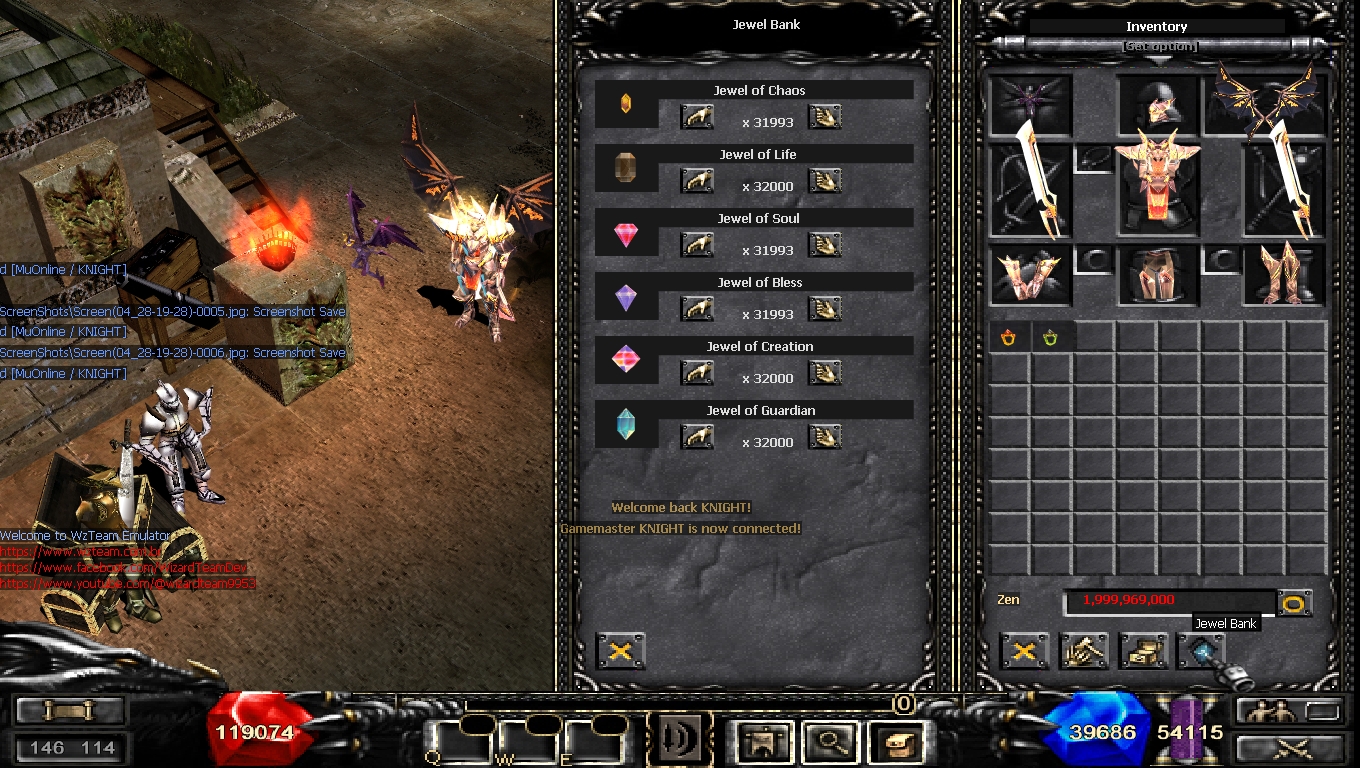Select the equipped helmet slot
This screenshot has height=768, width=1360.
pyautogui.click(x=1158, y=106)
